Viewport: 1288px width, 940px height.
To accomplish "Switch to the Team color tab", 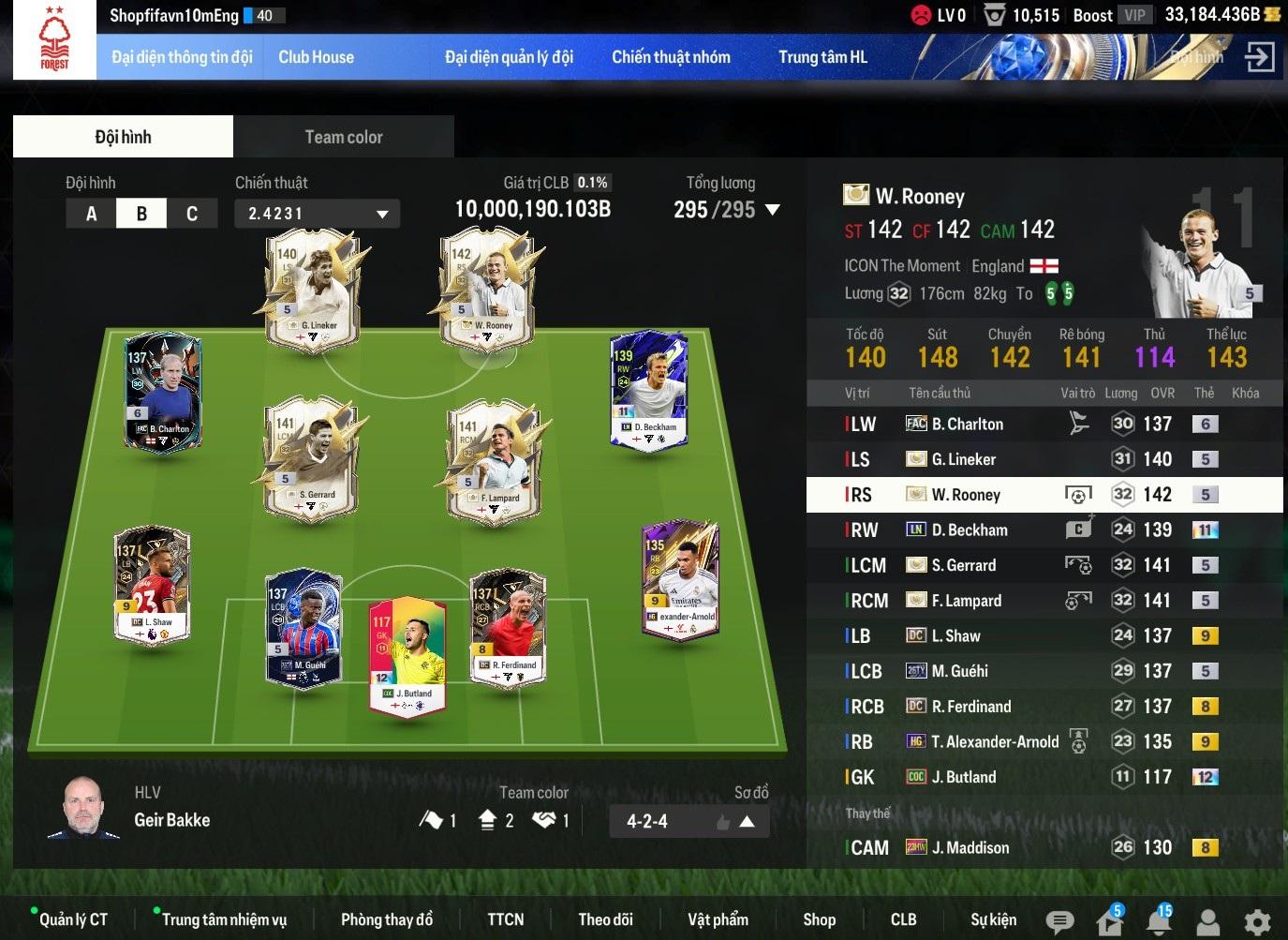I will 343,137.
